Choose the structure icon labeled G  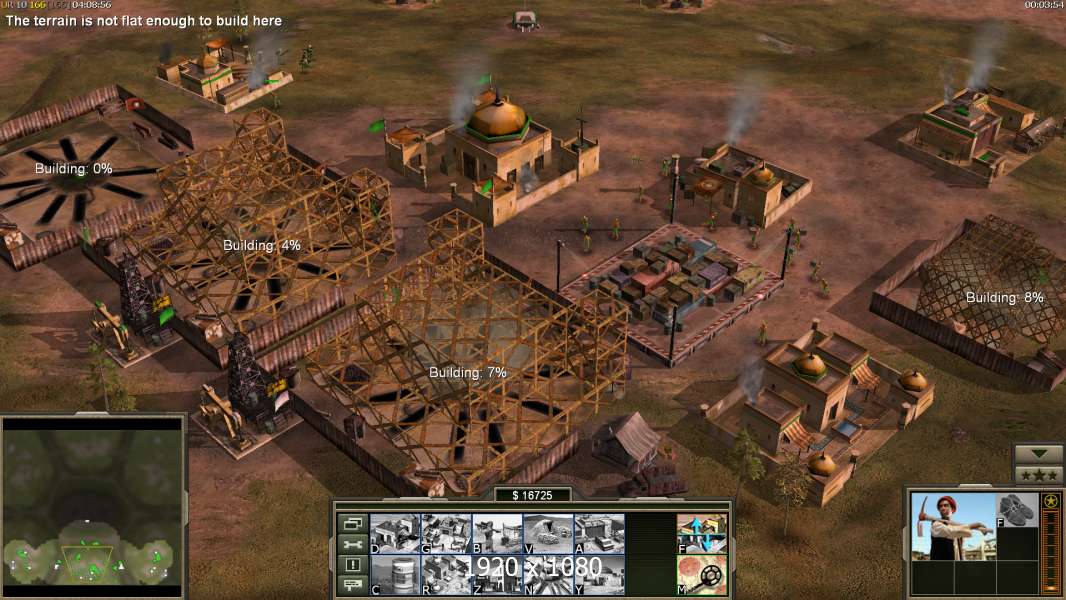click(446, 533)
